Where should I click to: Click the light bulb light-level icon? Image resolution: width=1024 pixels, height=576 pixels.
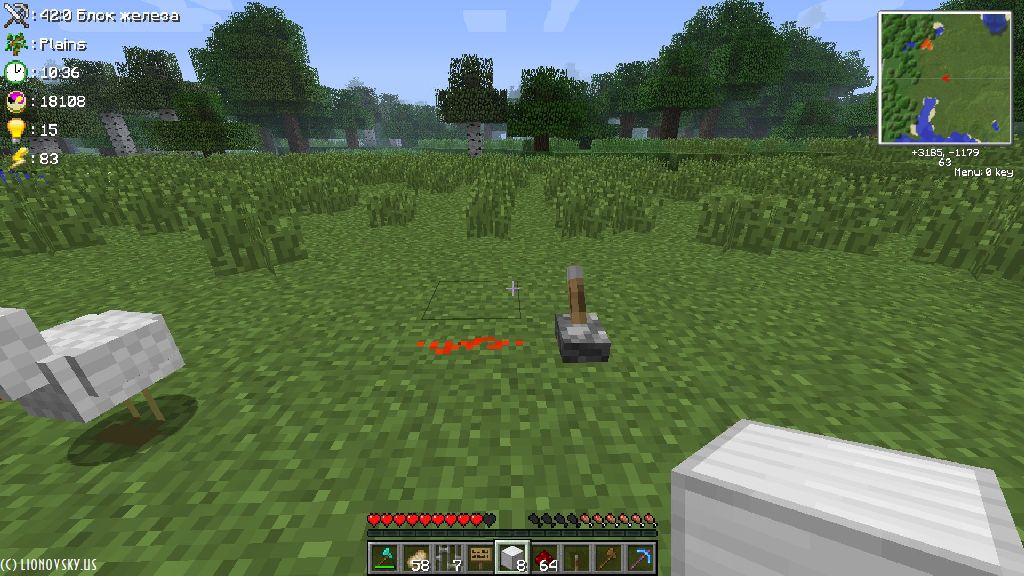(x=15, y=130)
